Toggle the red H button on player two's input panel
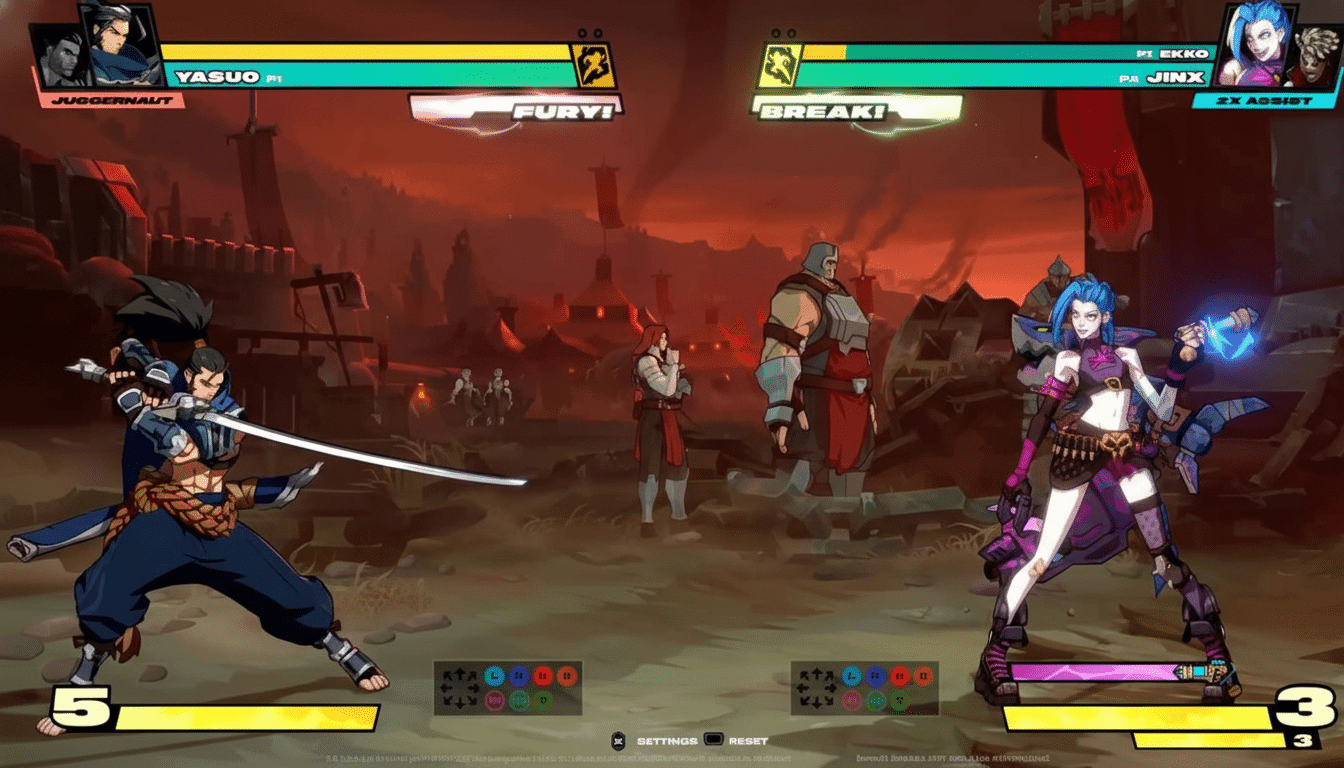The width and height of the screenshot is (1344, 768). click(898, 674)
